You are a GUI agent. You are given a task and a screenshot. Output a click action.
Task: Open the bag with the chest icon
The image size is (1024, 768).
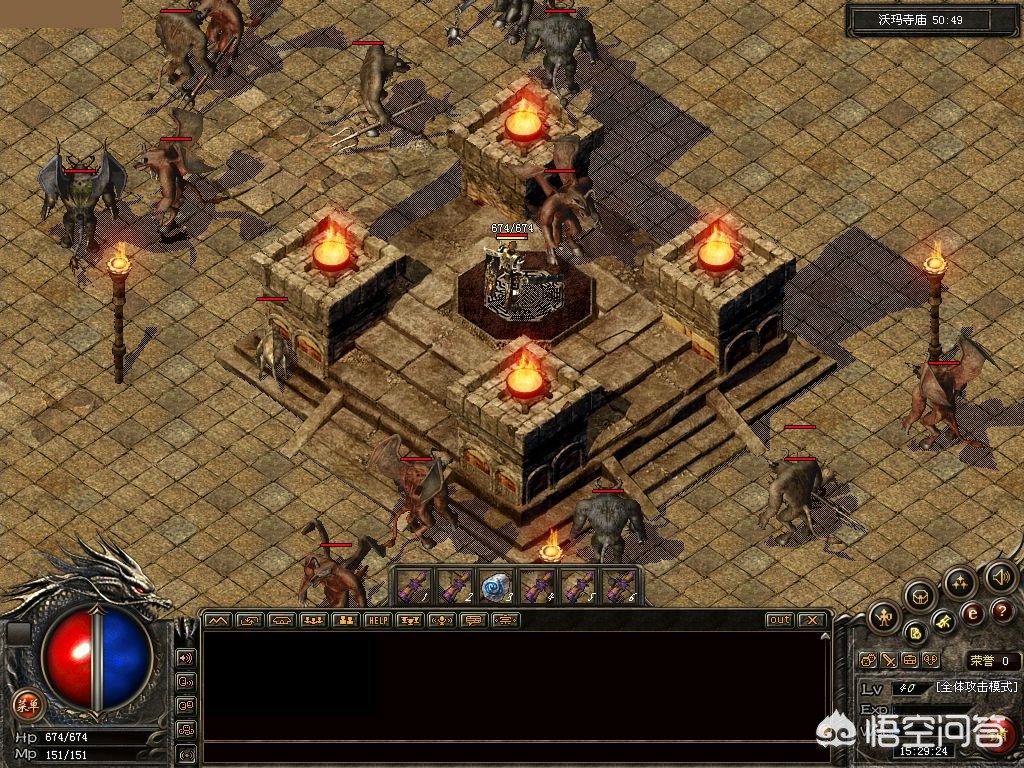click(920, 596)
